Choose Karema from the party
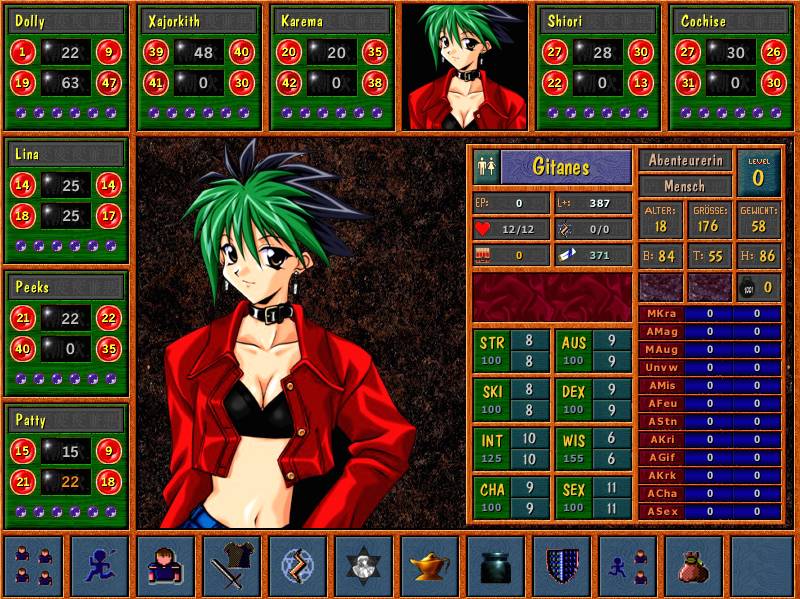This screenshot has width=800, height=599. [x=332, y=67]
